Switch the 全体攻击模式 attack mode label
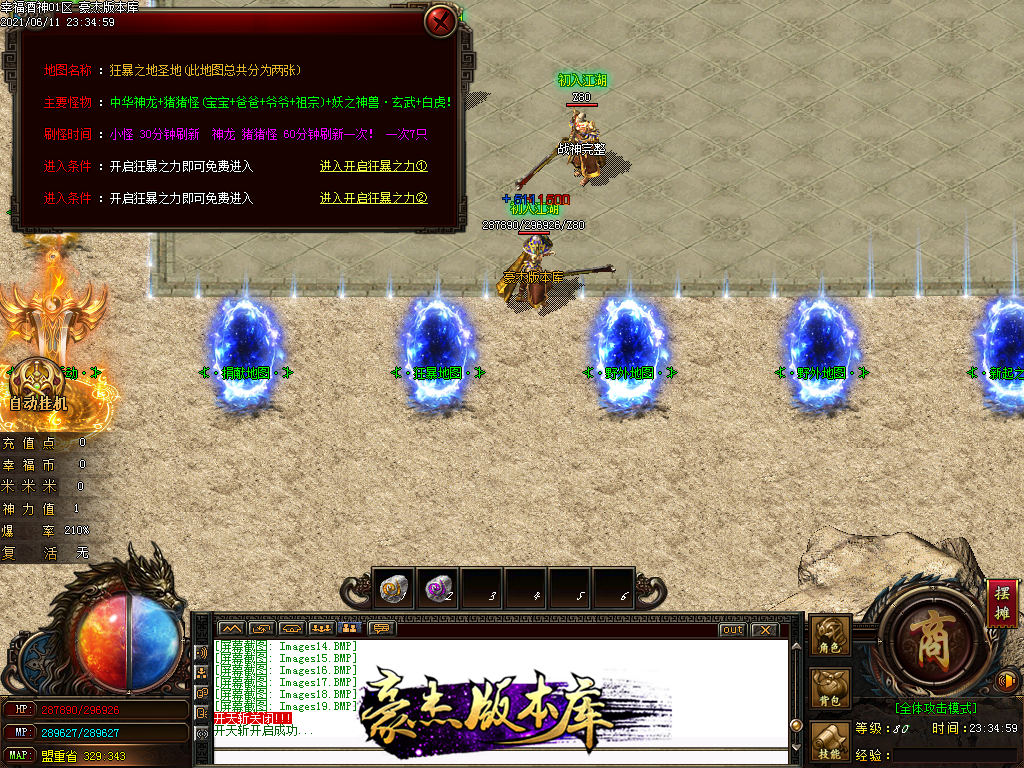 [x=935, y=708]
